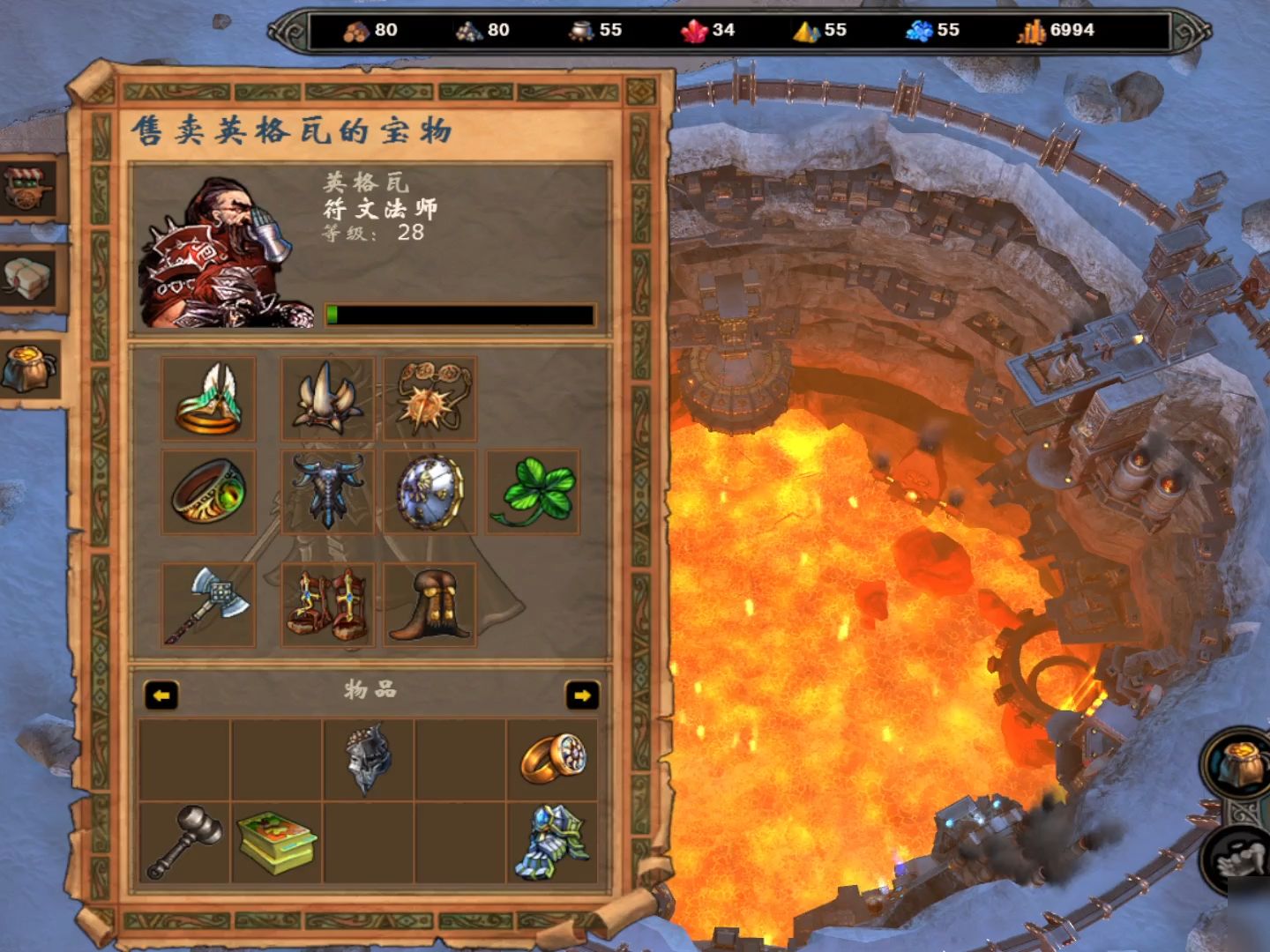
Task: Select the twin gold rings item
Action: coord(553,760)
